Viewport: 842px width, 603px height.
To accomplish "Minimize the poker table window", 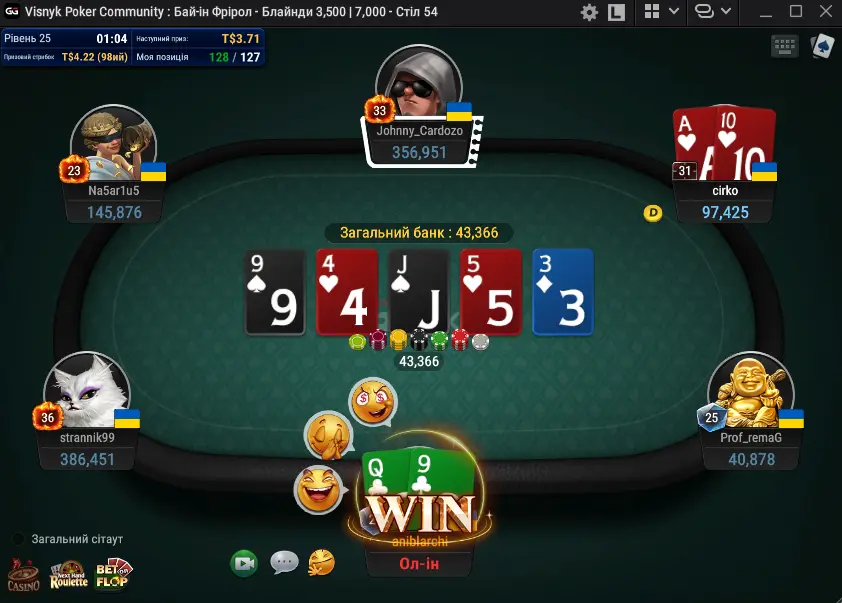I will pos(765,12).
